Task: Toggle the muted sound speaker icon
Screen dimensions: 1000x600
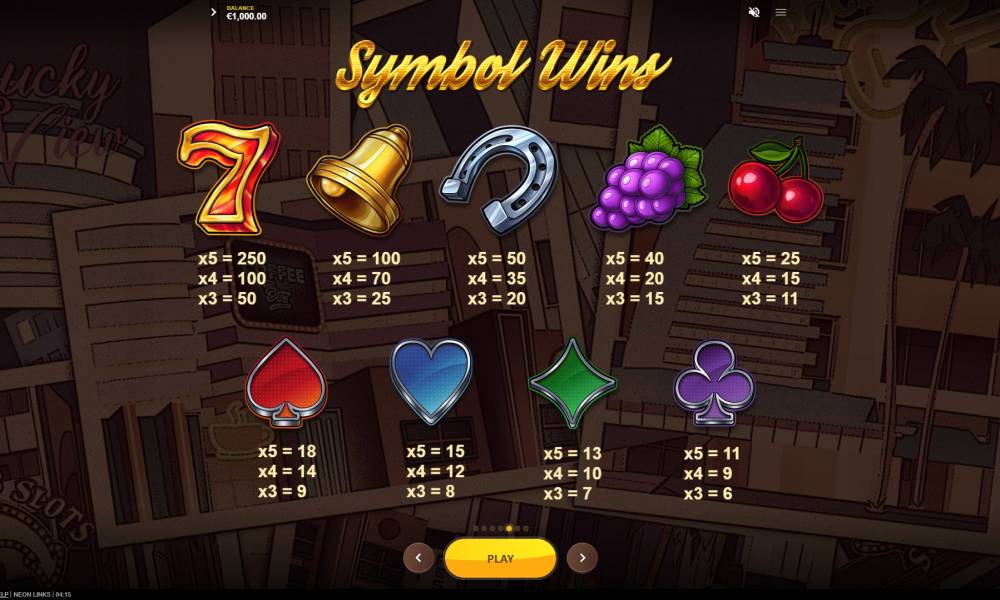Action: pos(754,12)
